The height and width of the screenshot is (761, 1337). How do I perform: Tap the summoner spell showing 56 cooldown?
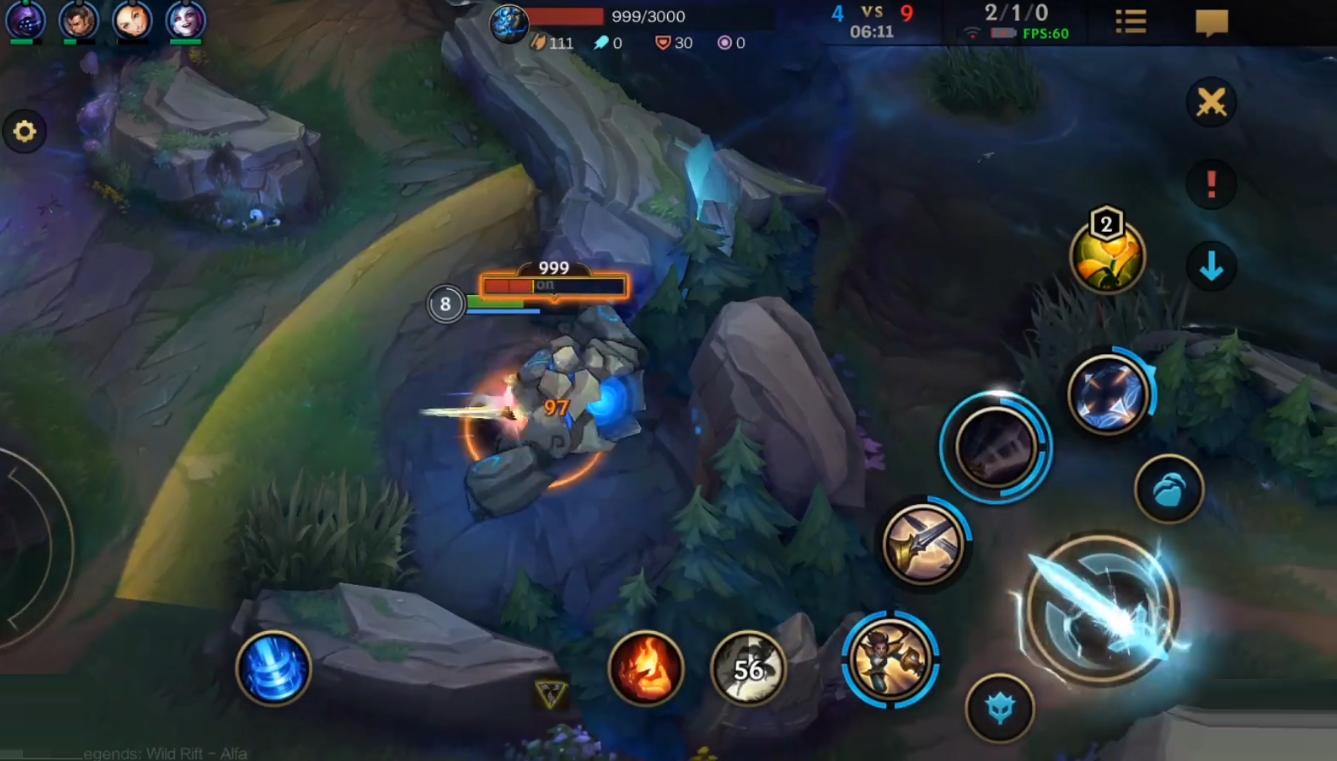[x=748, y=668]
